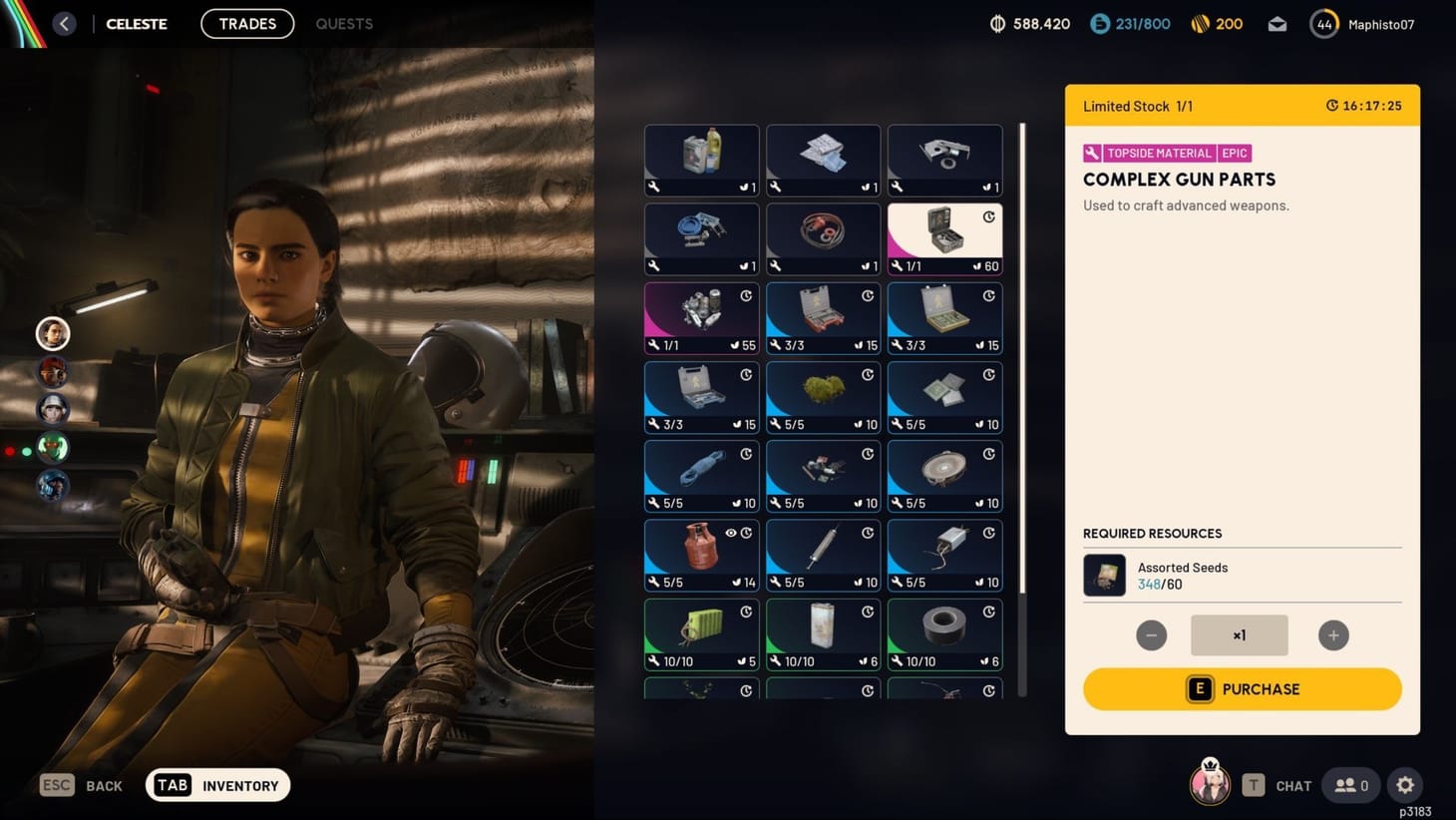Select the selected Complex Gun Parts case thumbnail
Image resolution: width=1456 pixels, height=820 pixels.
pyautogui.click(x=943, y=238)
